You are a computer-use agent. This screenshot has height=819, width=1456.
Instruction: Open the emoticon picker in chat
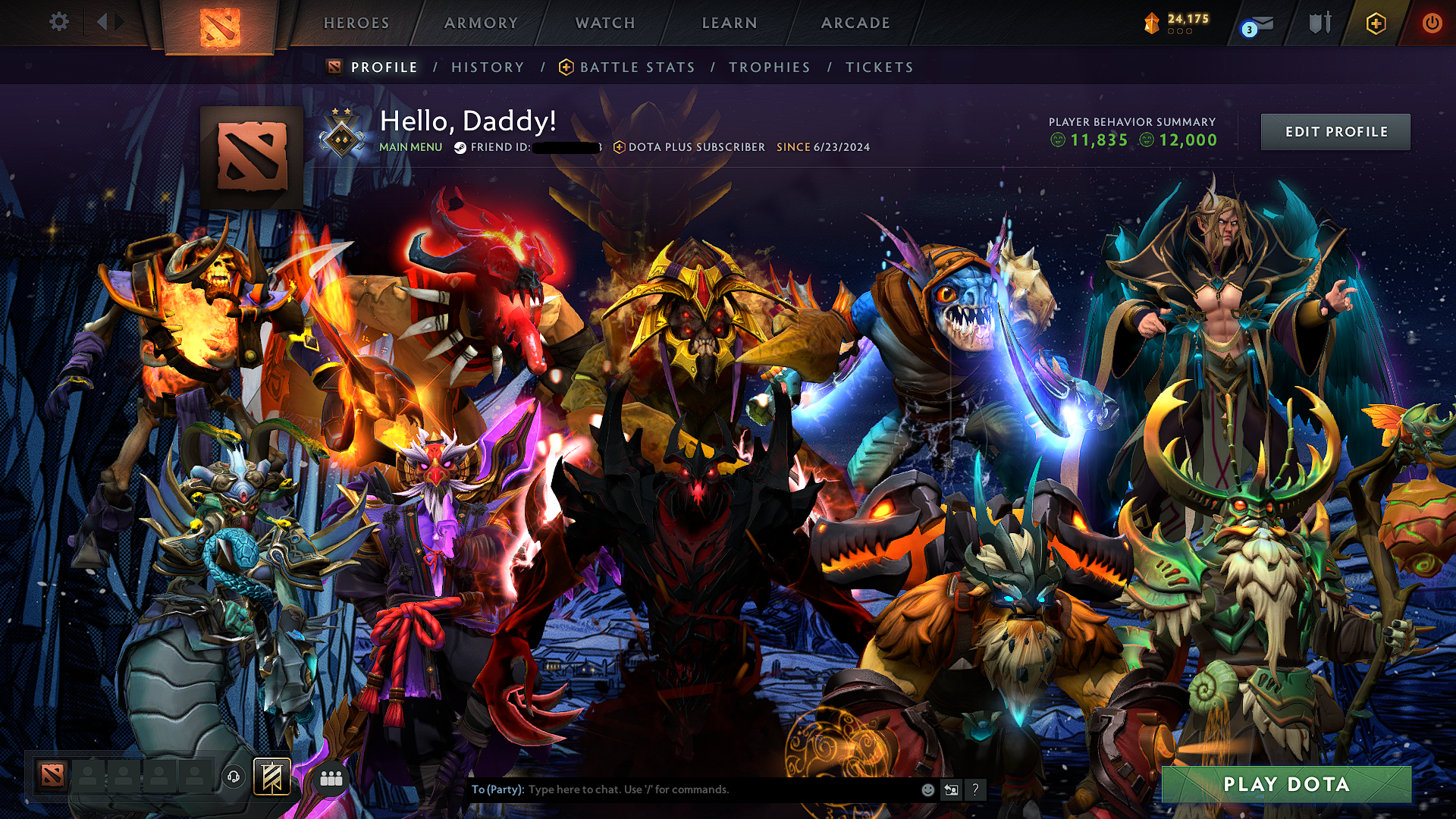(928, 789)
